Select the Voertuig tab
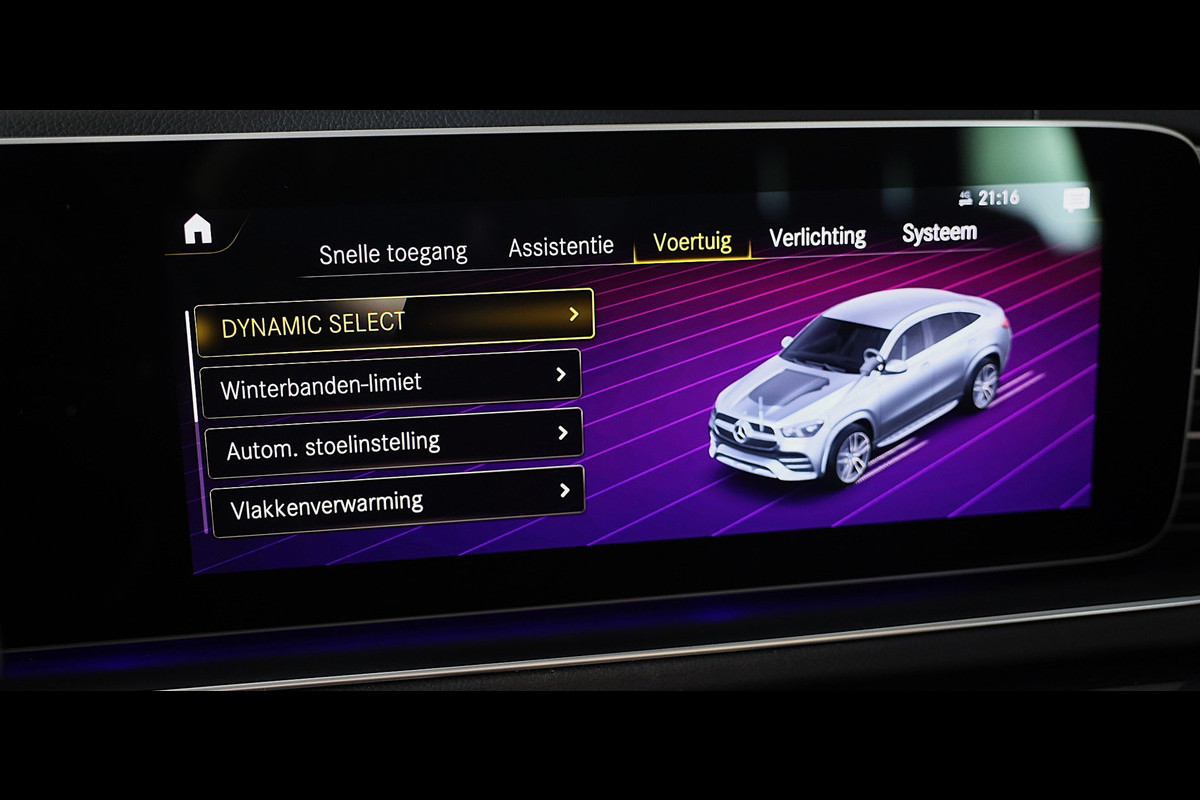 692,242
